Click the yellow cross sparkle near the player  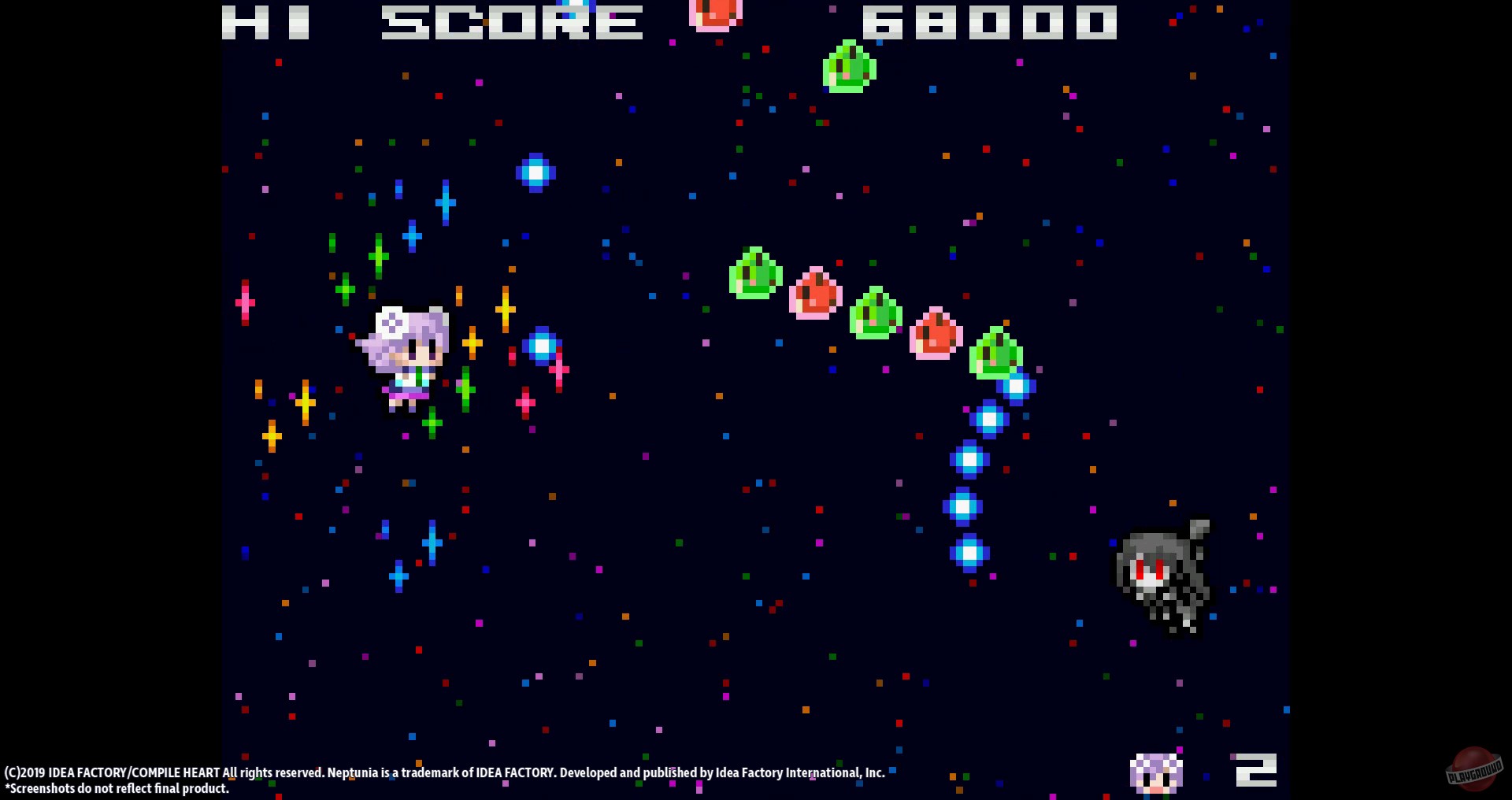tap(472, 343)
